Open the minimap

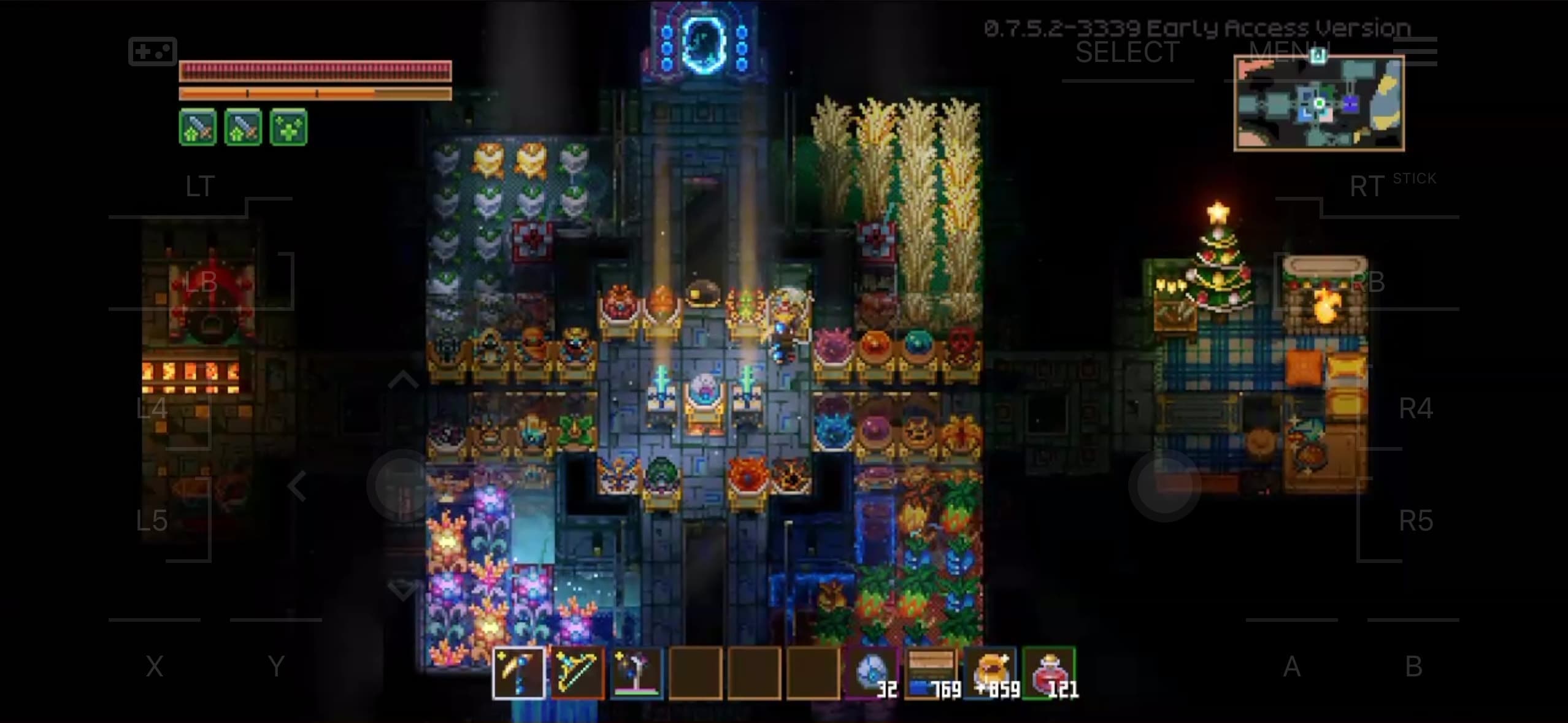1319,103
